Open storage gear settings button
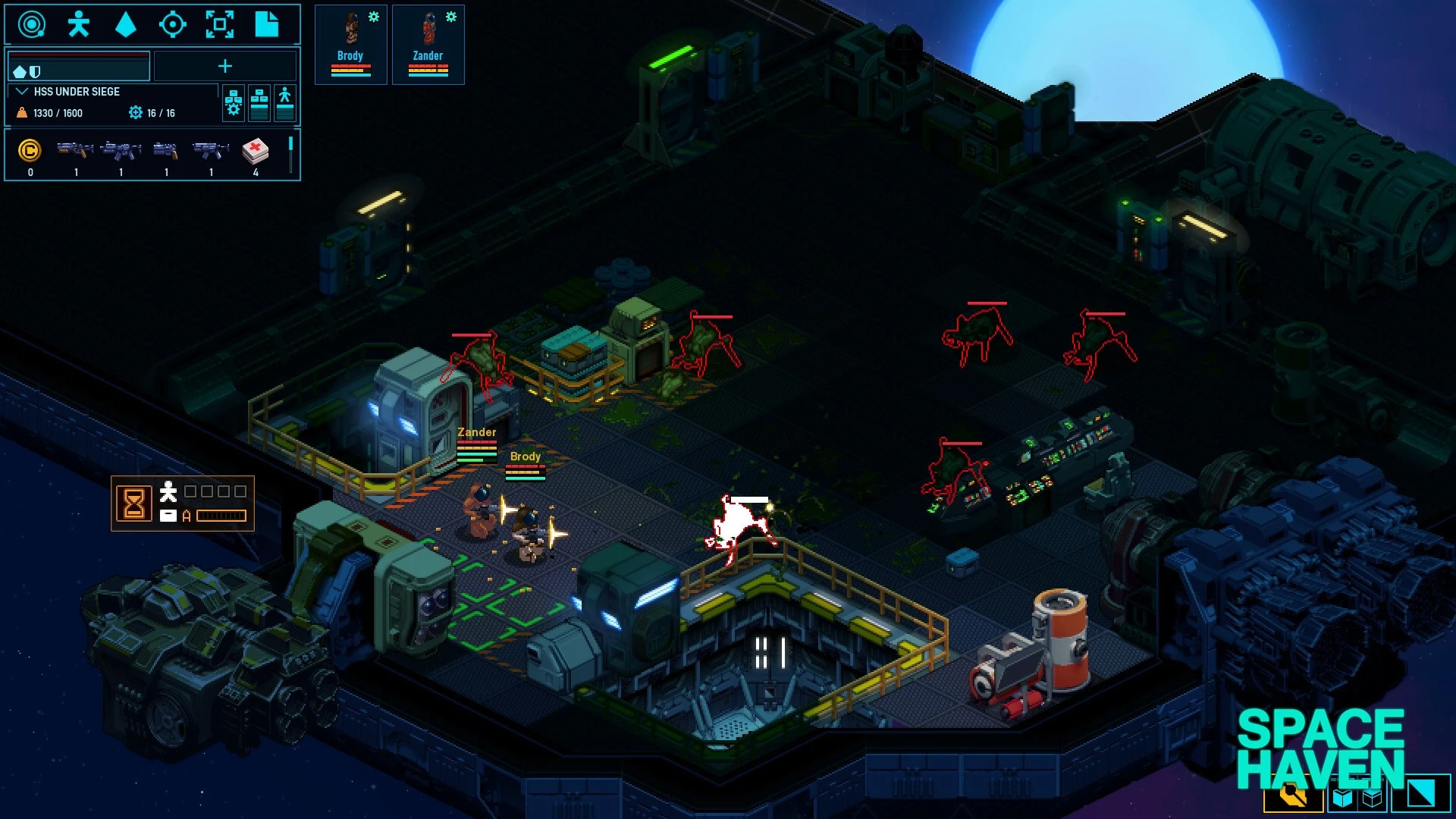1456x819 pixels. [x=234, y=103]
